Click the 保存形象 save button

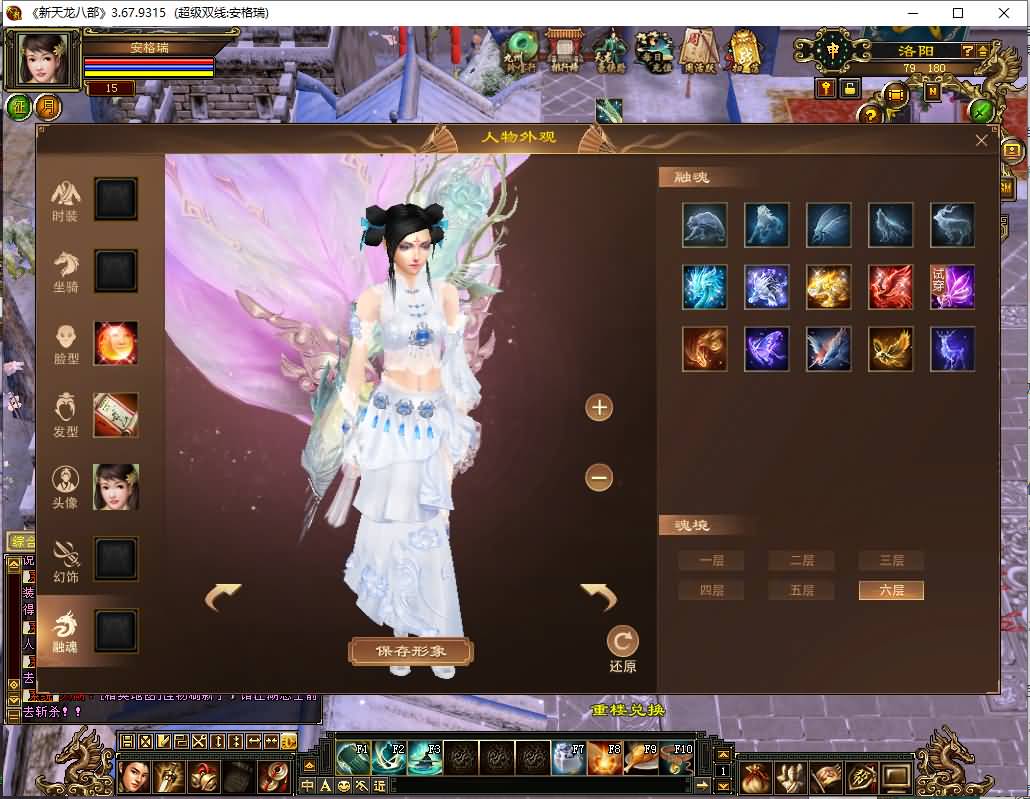click(x=411, y=651)
